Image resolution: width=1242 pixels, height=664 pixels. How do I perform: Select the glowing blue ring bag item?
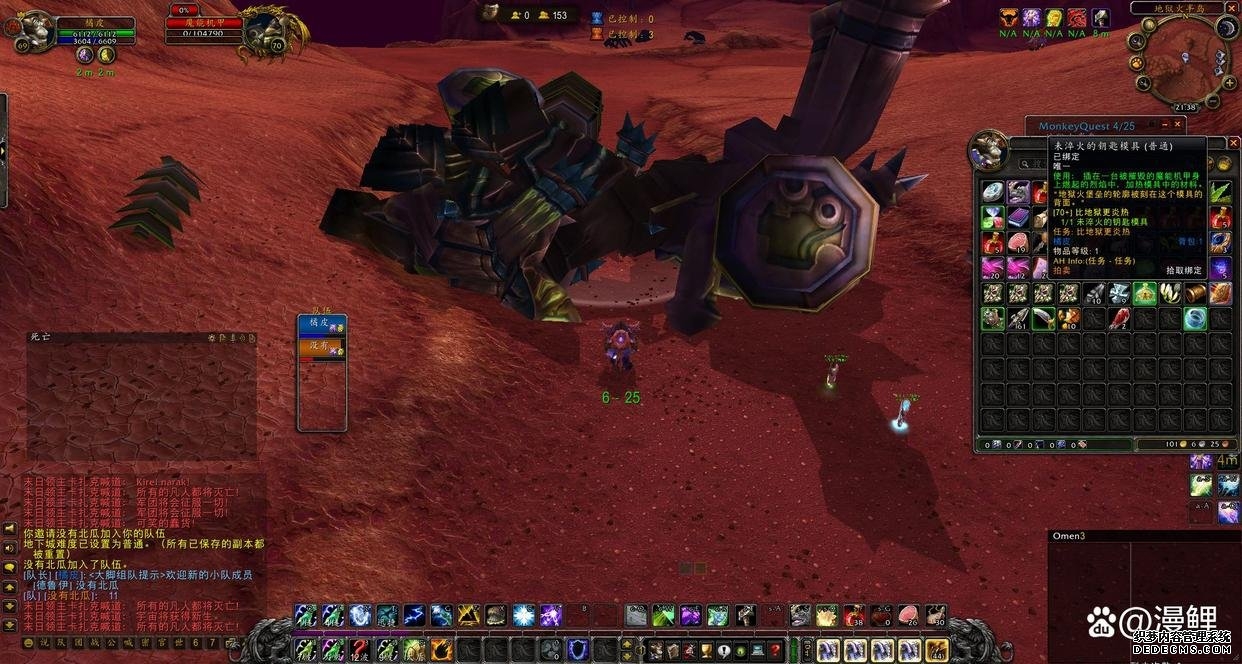[x=1194, y=318]
